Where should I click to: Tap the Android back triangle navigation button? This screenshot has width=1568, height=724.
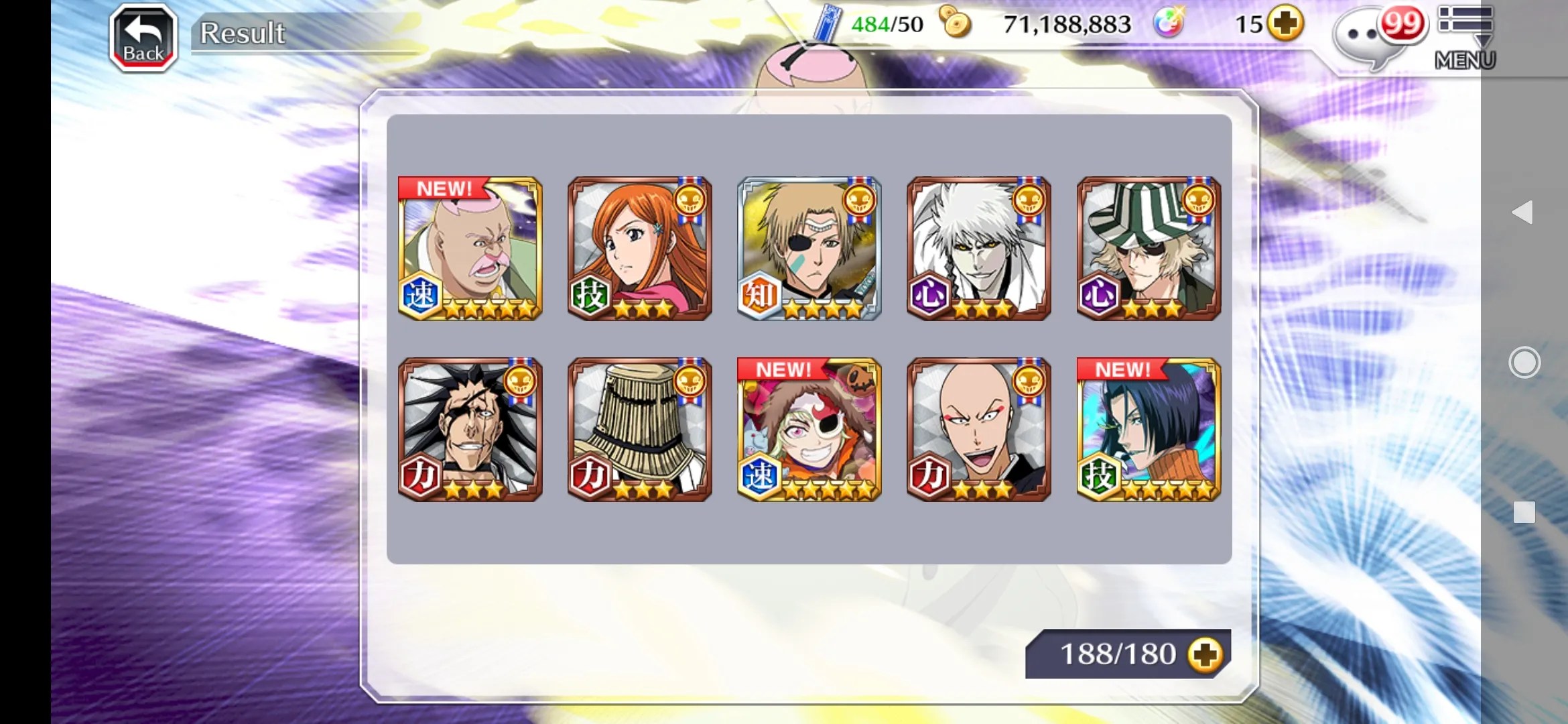(x=1523, y=213)
